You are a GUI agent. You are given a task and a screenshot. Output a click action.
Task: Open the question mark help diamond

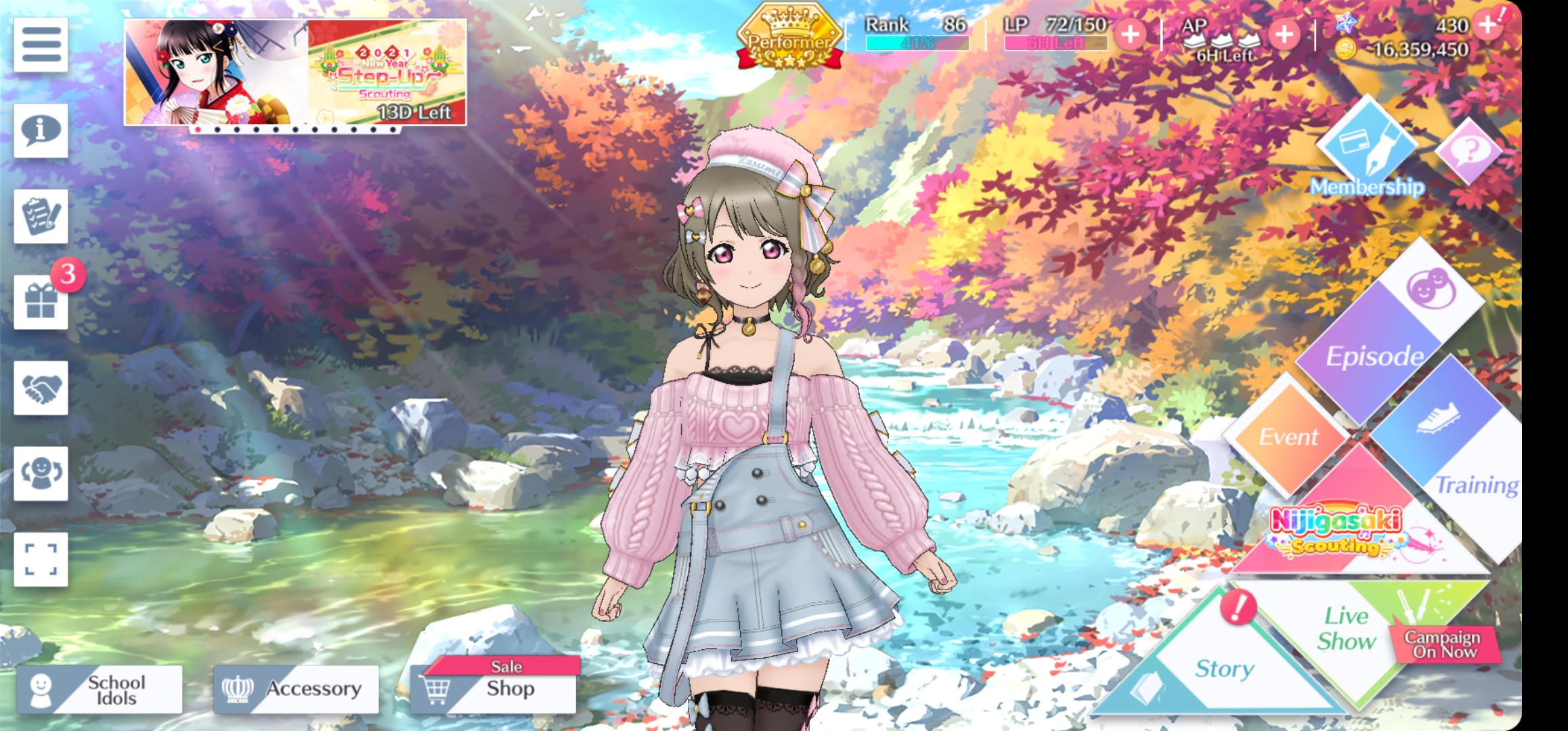[x=1467, y=150]
